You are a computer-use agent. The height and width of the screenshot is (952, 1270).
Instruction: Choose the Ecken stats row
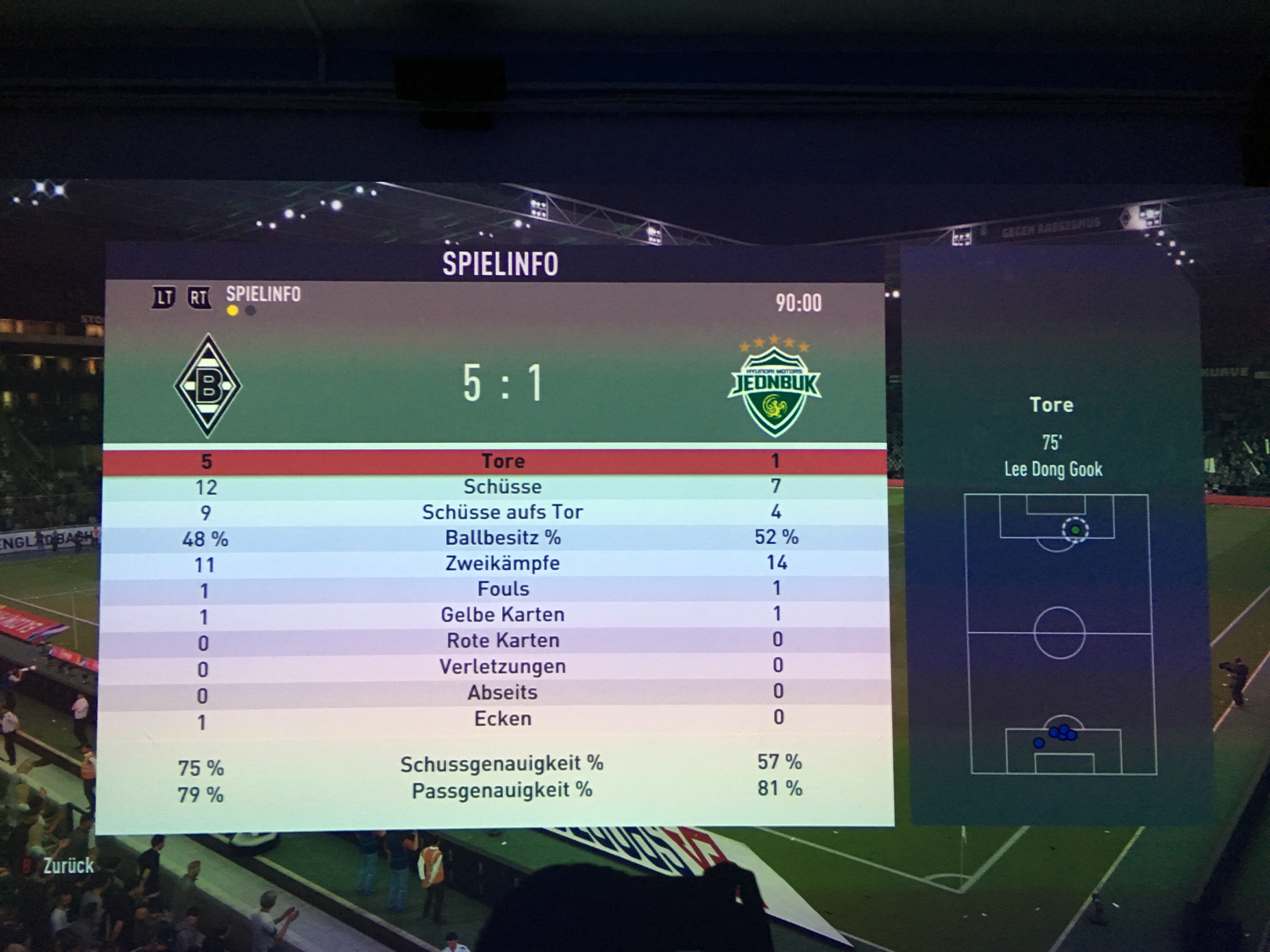(x=502, y=718)
